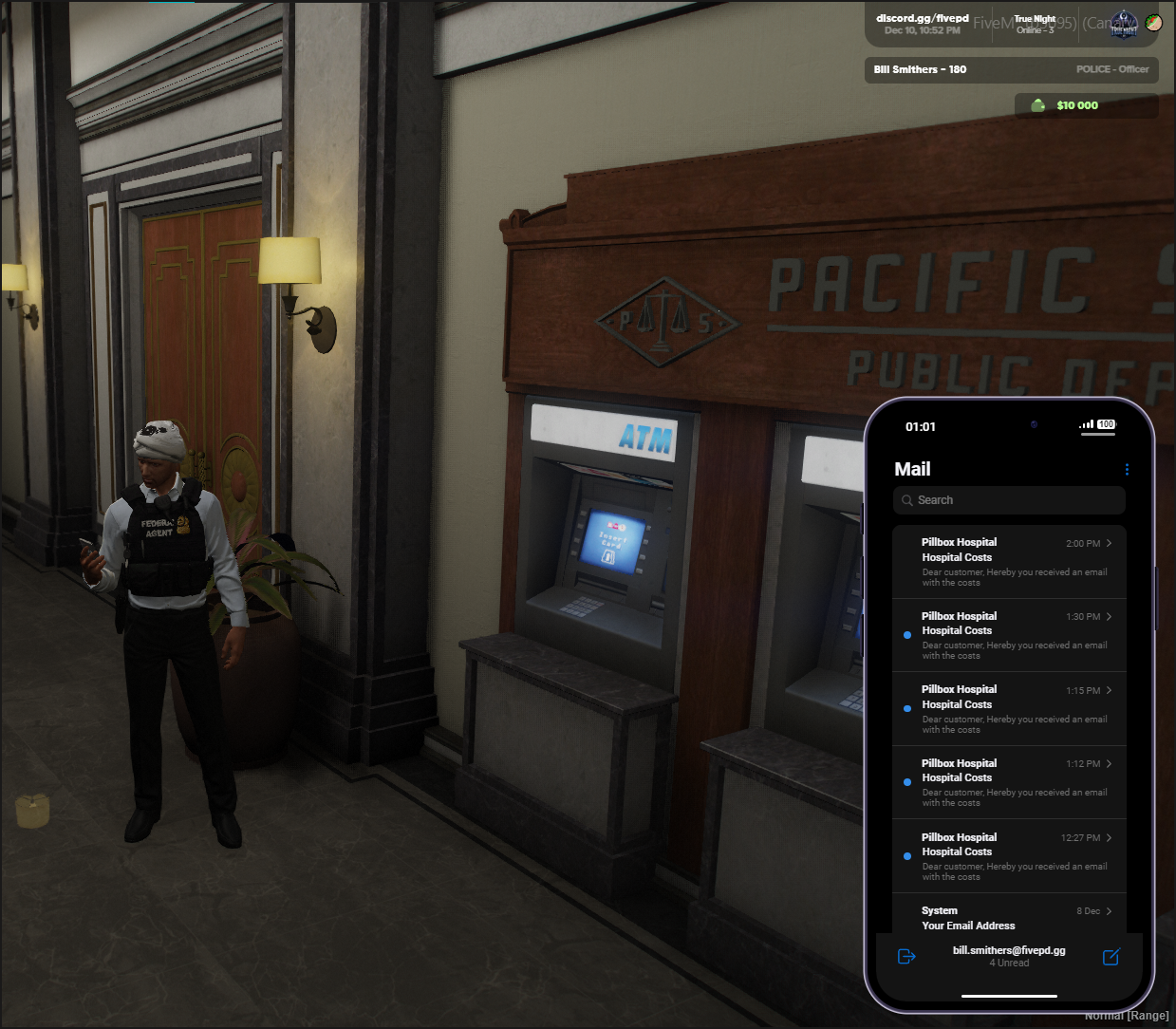This screenshot has width=1176, height=1029.
Task: Open the 1:12 PM Hospital Costs email
Action: click(1009, 782)
